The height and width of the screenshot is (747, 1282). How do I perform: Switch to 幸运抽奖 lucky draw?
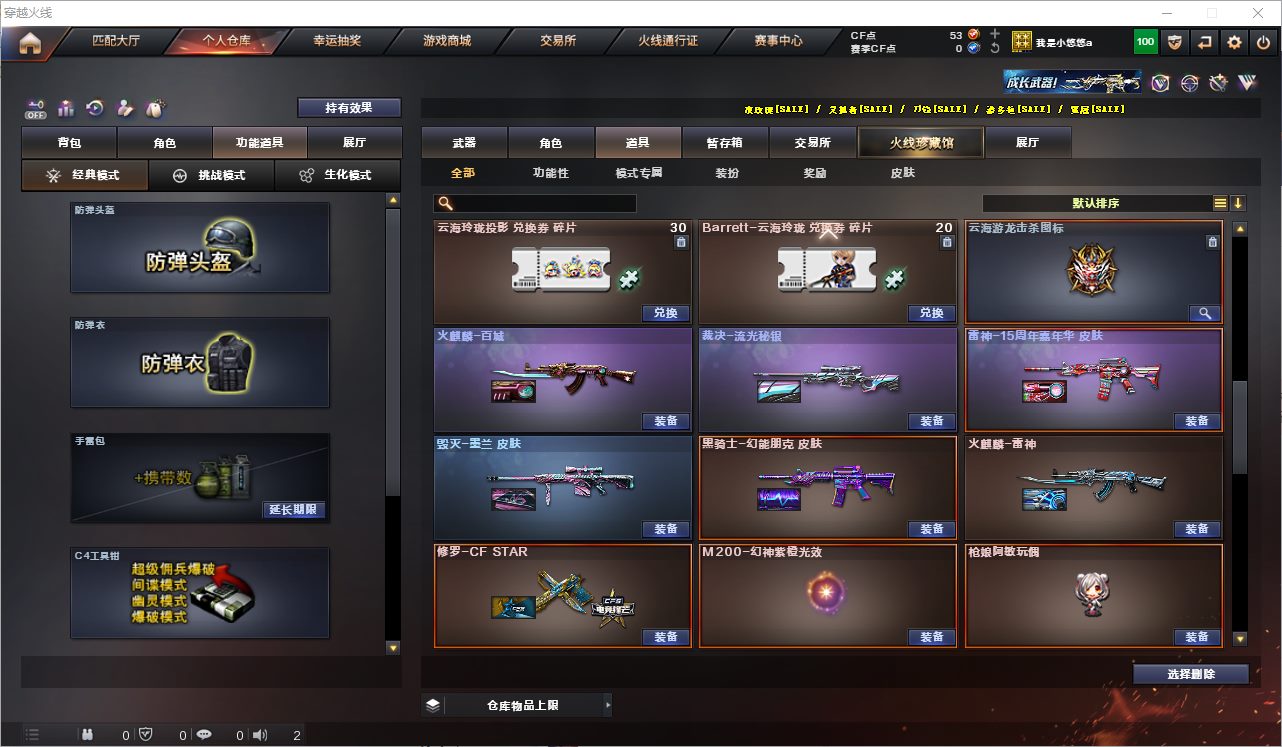tap(337, 41)
